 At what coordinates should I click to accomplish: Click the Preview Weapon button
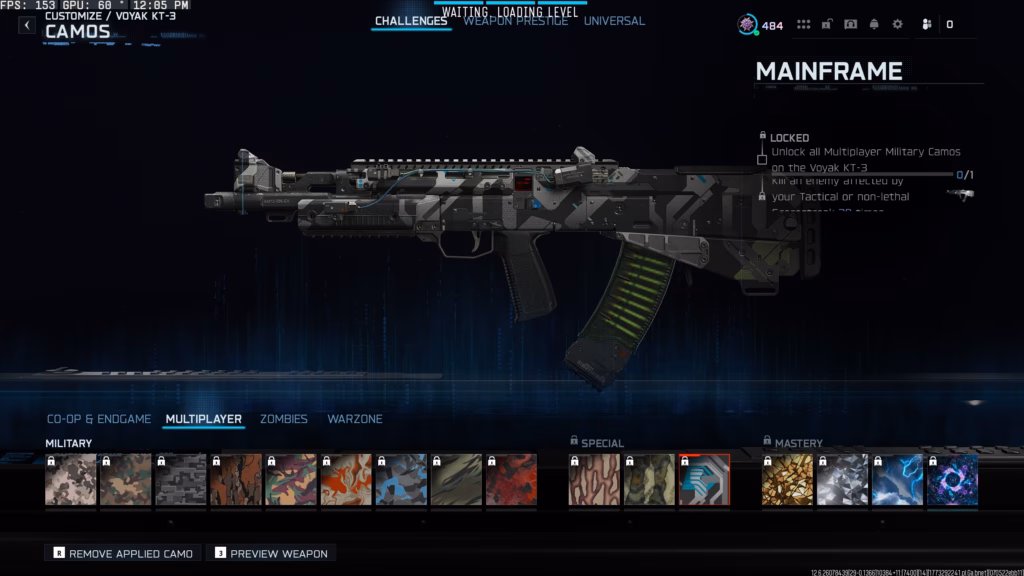[x=270, y=553]
